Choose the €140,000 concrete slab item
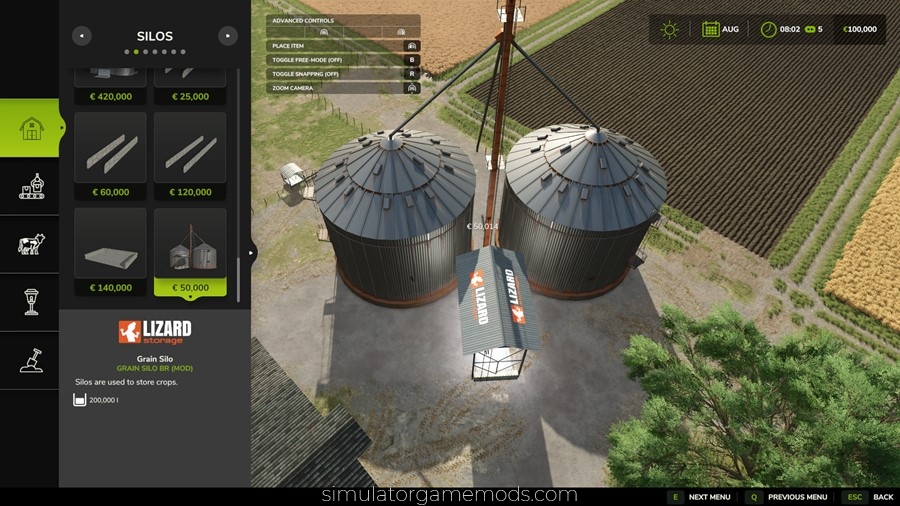 [x=110, y=251]
